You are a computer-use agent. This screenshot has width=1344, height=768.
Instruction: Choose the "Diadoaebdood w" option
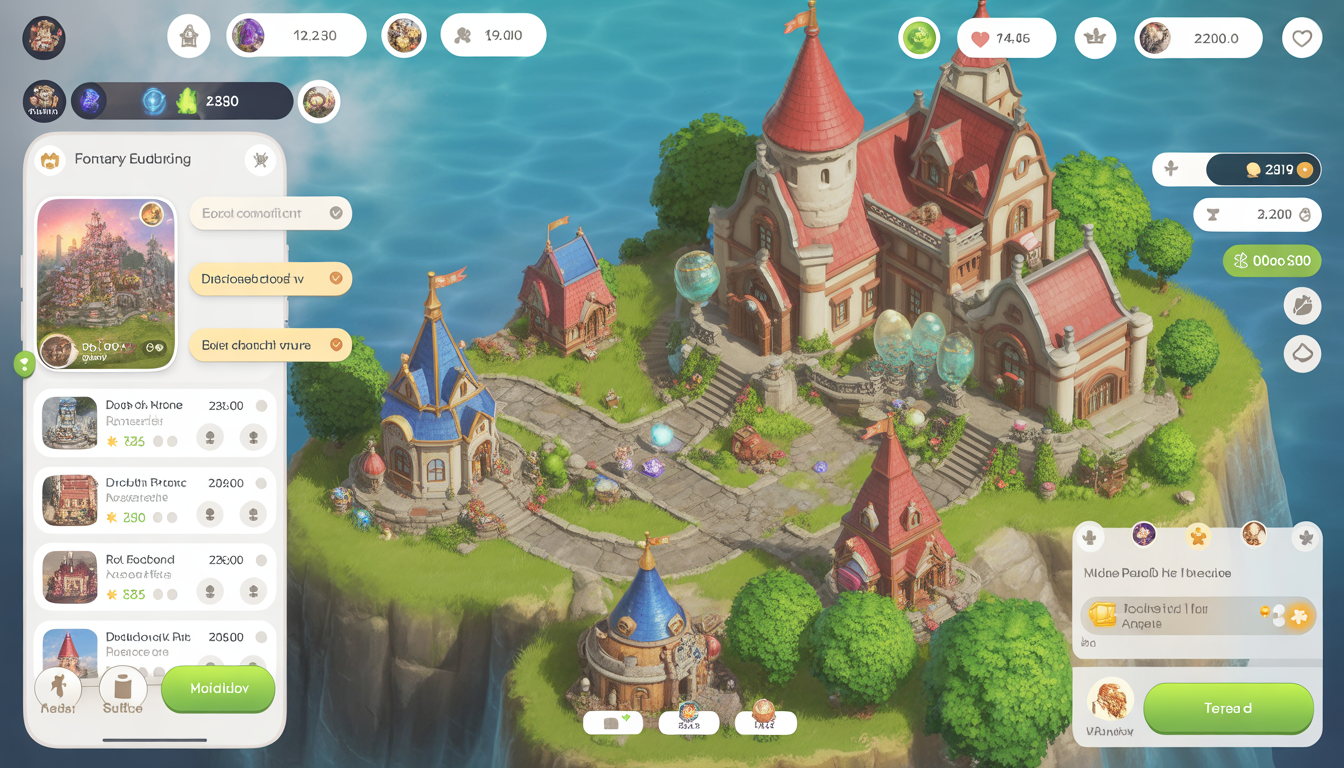pyautogui.click(x=270, y=279)
